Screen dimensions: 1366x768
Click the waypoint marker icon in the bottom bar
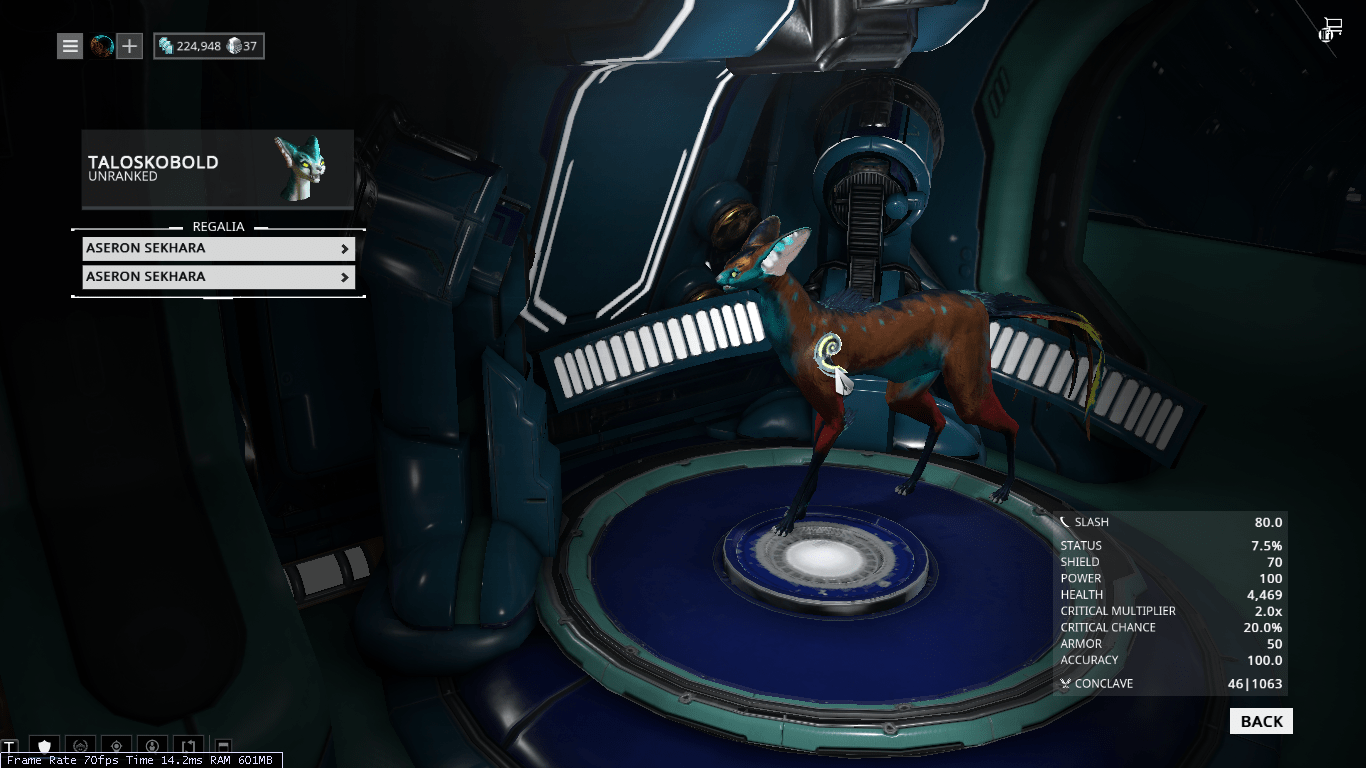click(x=115, y=745)
